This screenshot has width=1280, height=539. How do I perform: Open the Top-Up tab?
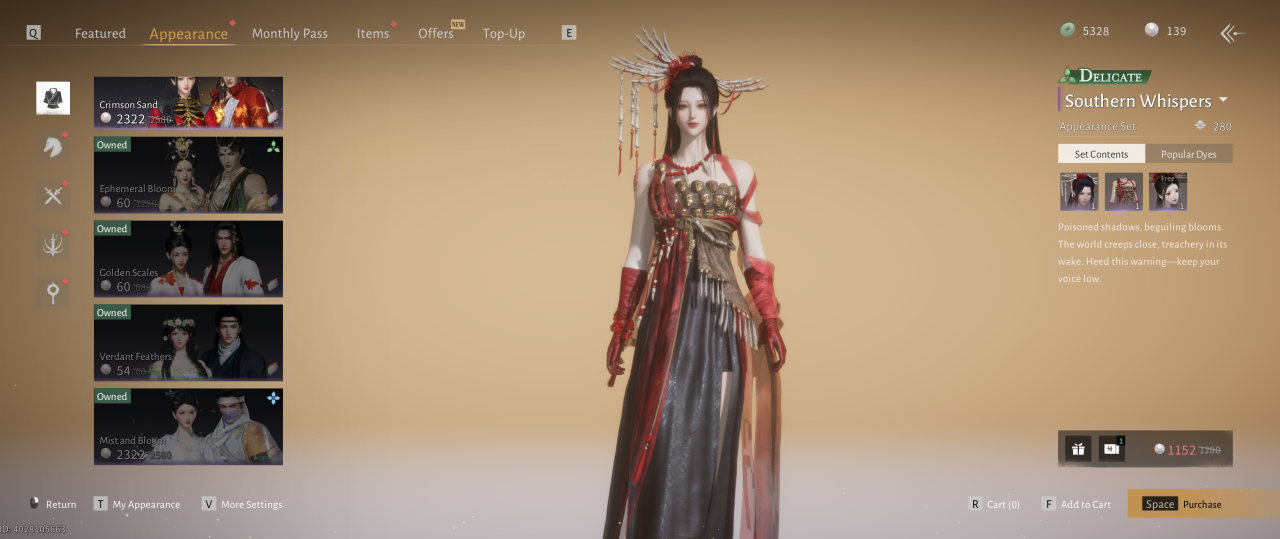coord(503,33)
